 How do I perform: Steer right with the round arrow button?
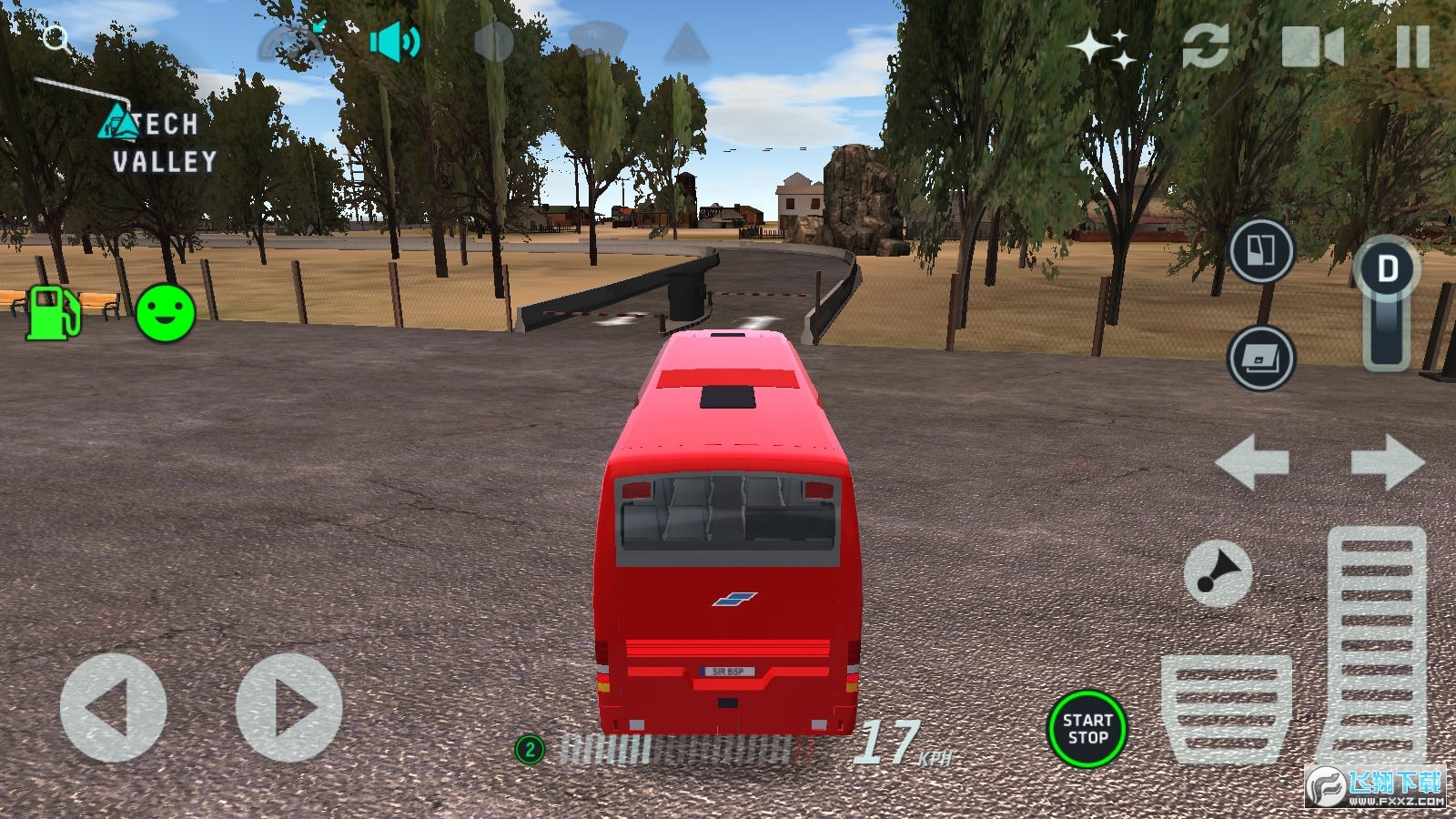289,707
